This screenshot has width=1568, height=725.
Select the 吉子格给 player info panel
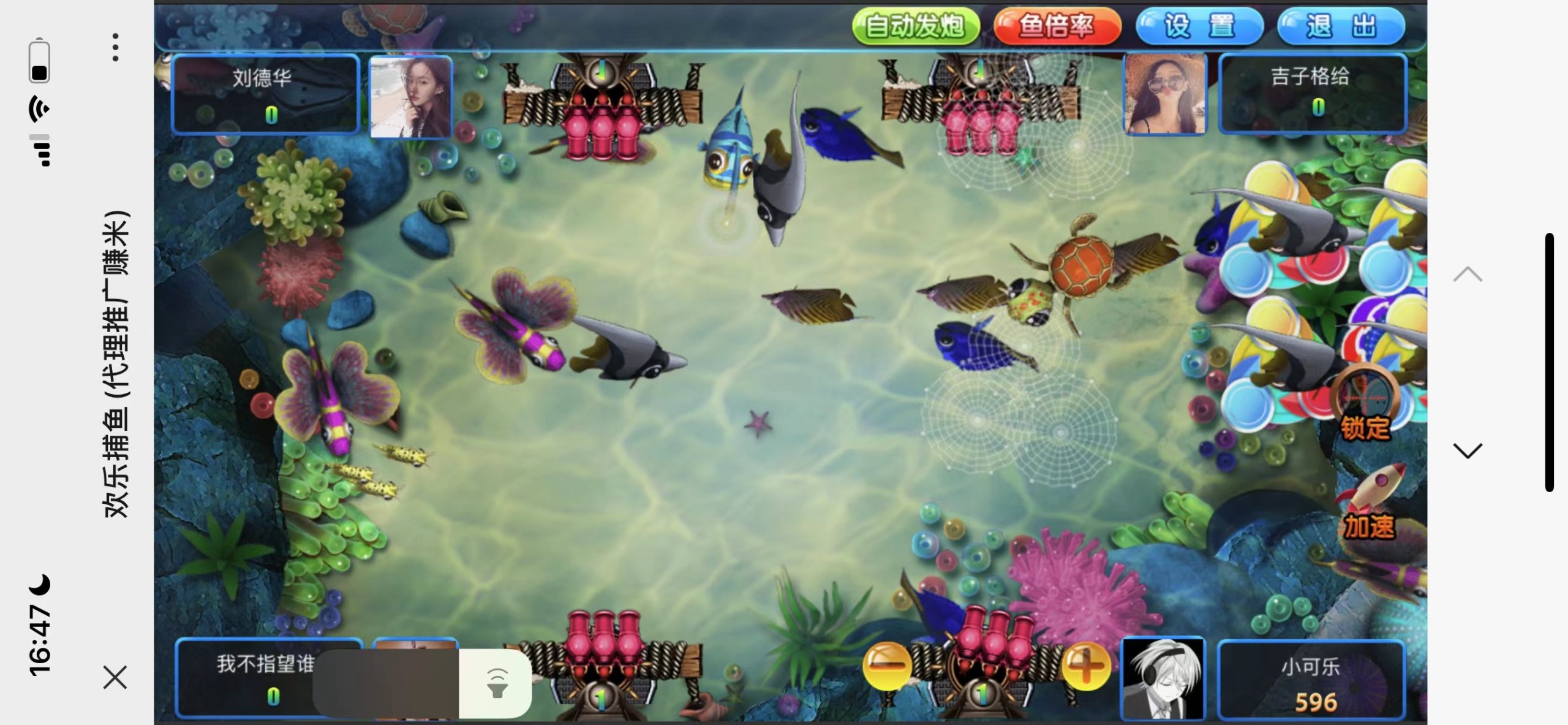coord(1311,93)
